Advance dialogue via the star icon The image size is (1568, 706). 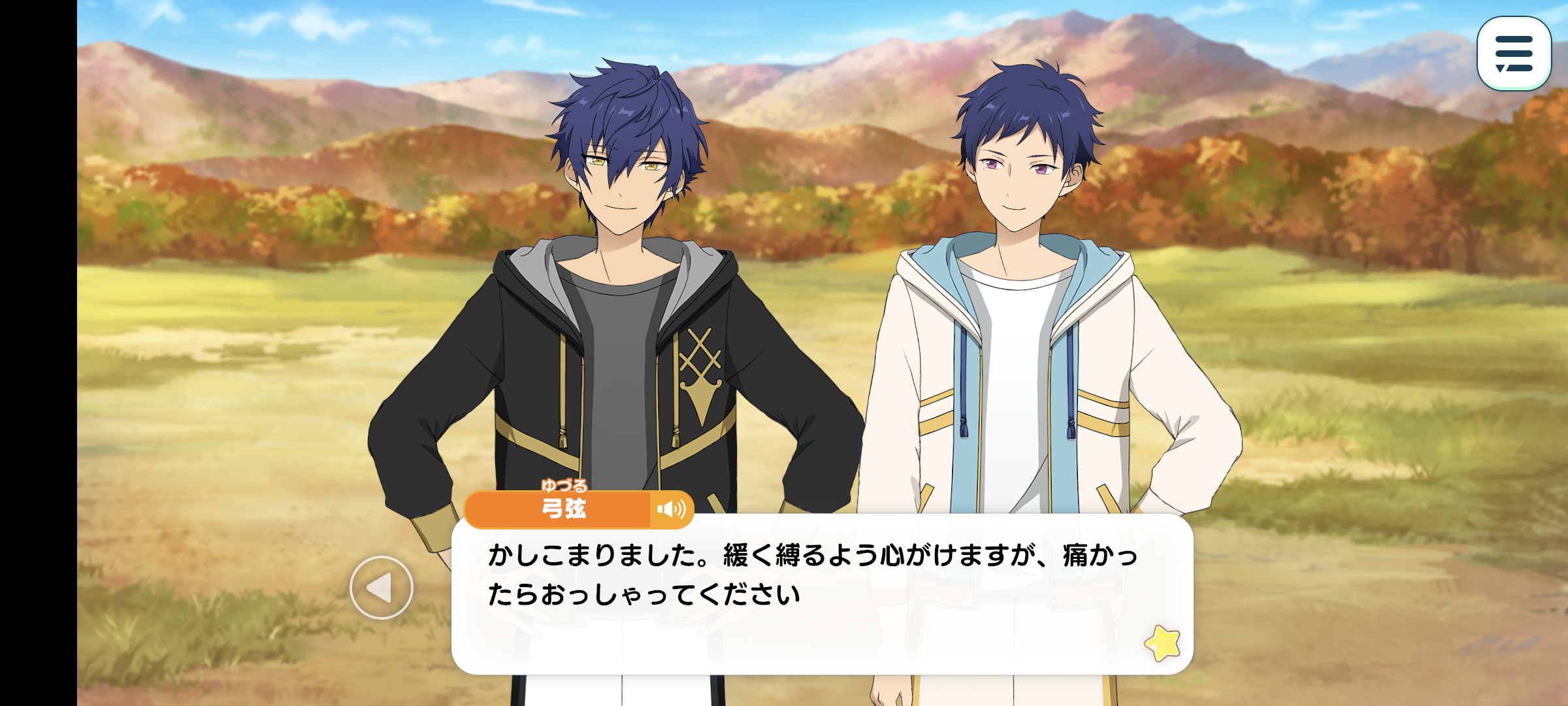pos(1162,643)
